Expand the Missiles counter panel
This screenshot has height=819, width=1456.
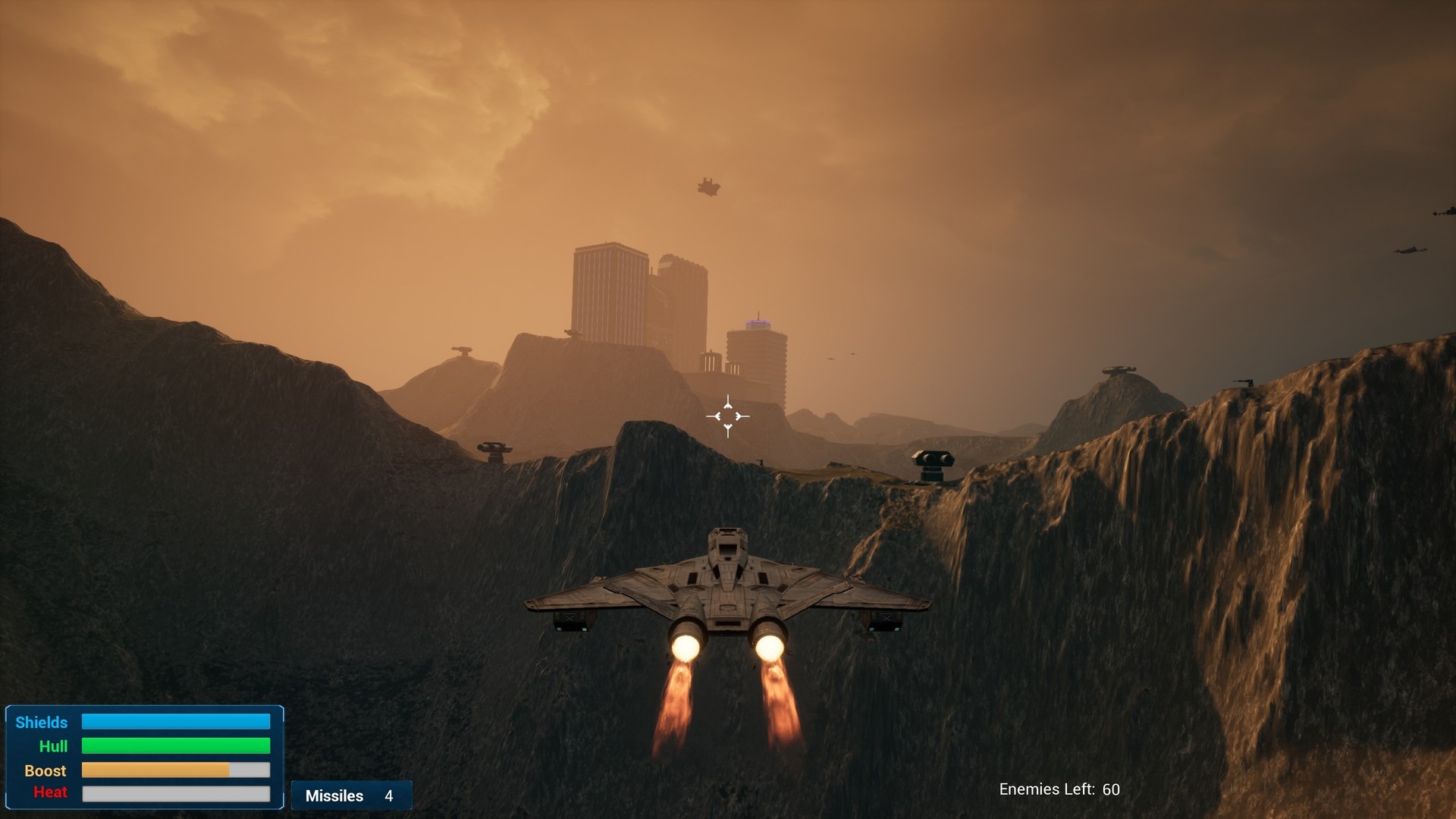click(x=351, y=795)
